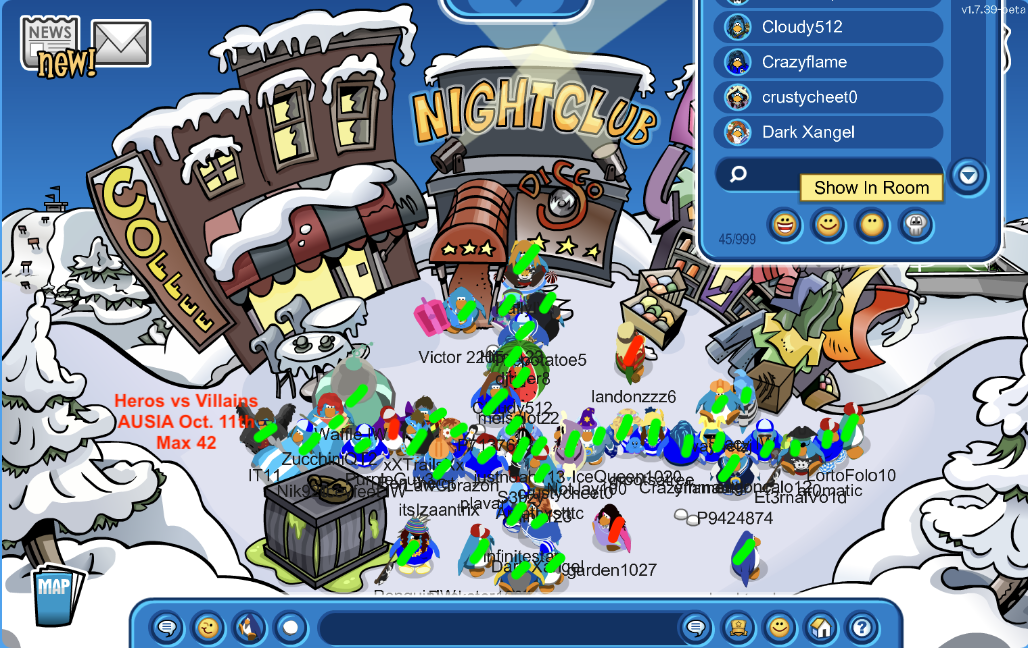
Task: Click the gray ghost-like face icon
Action: point(916,225)
